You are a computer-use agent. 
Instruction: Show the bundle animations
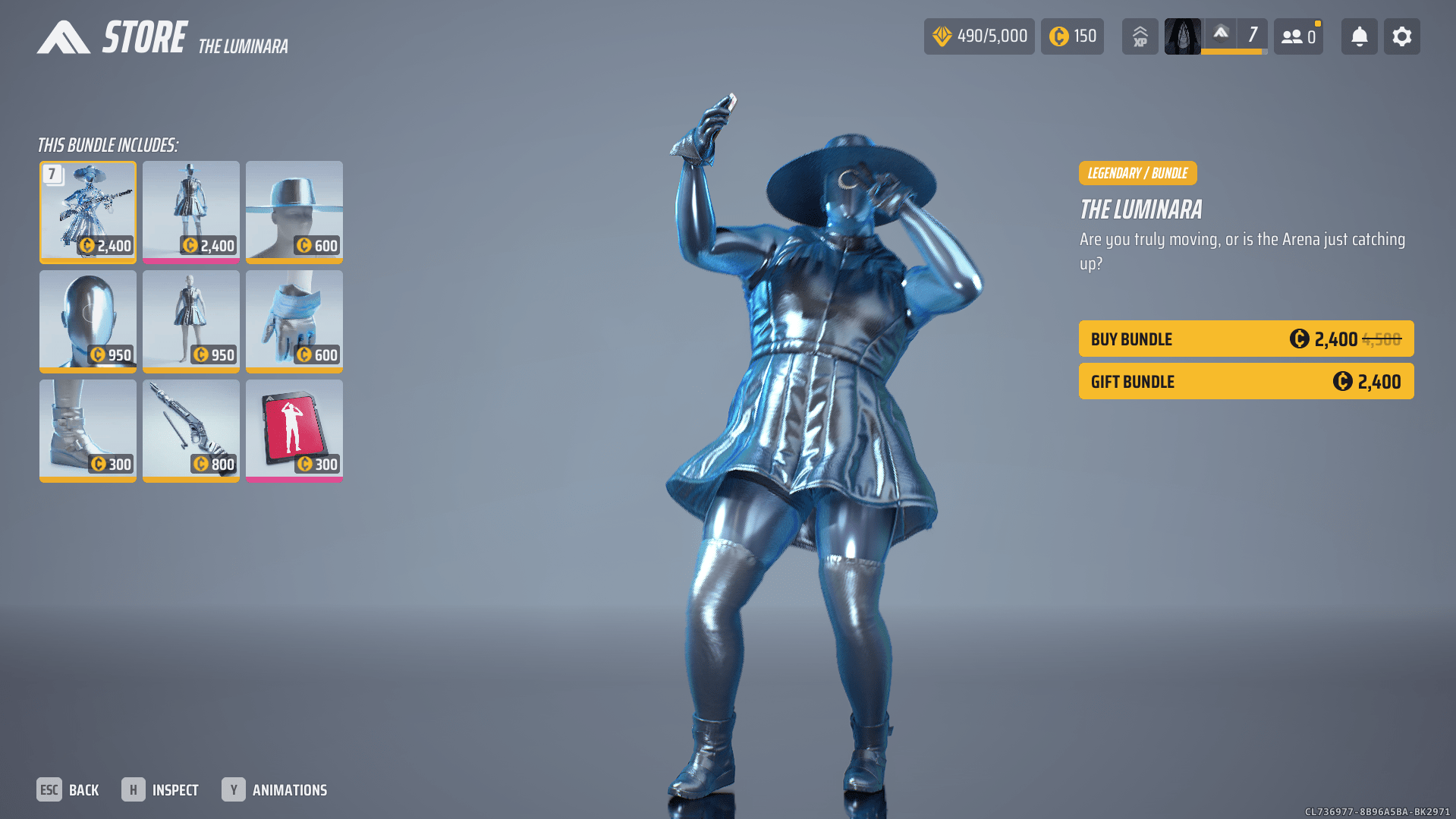[275, 790]
